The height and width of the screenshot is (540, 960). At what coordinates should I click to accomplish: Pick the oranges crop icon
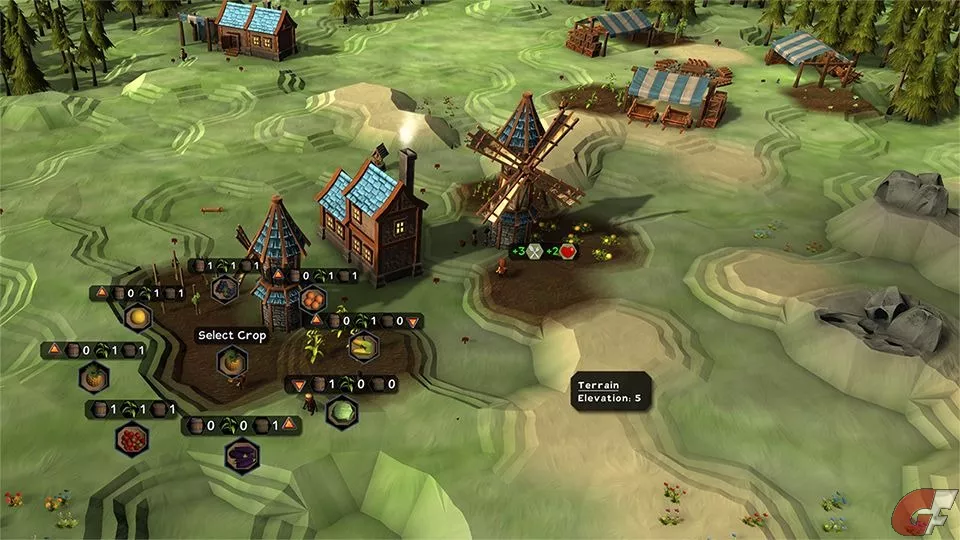tap(312, 298)
